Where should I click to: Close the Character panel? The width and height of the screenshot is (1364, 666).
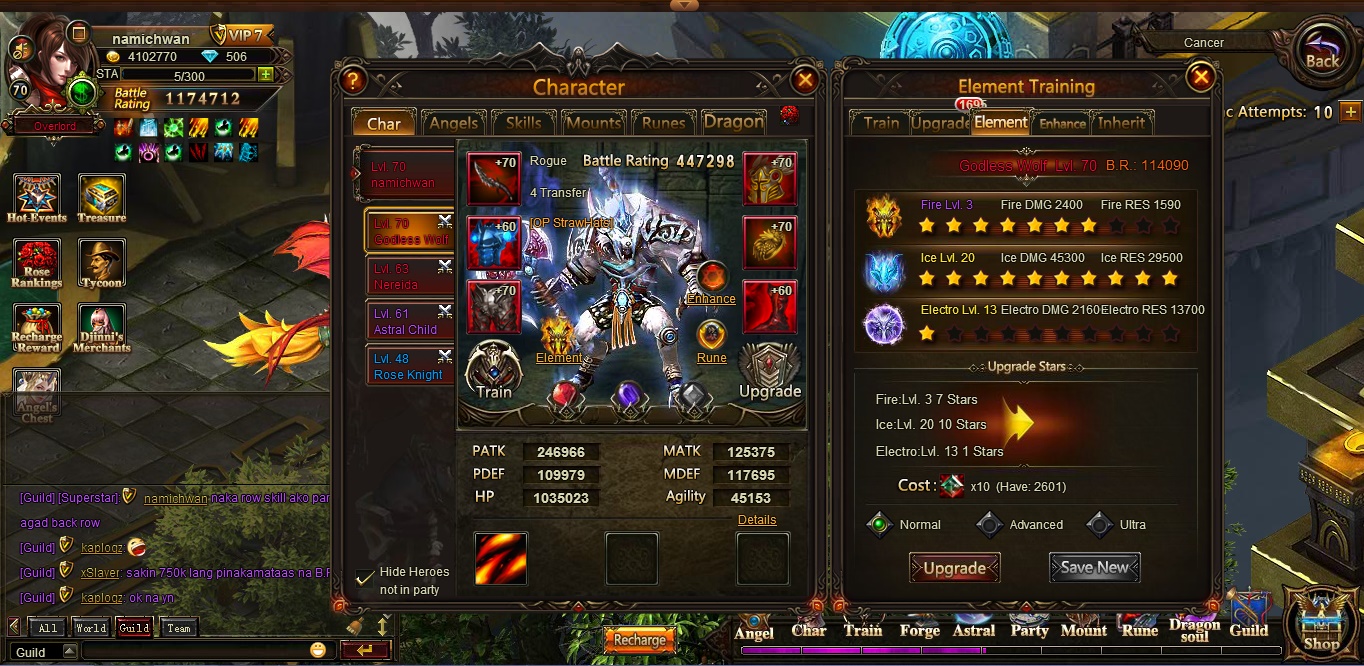804,80
